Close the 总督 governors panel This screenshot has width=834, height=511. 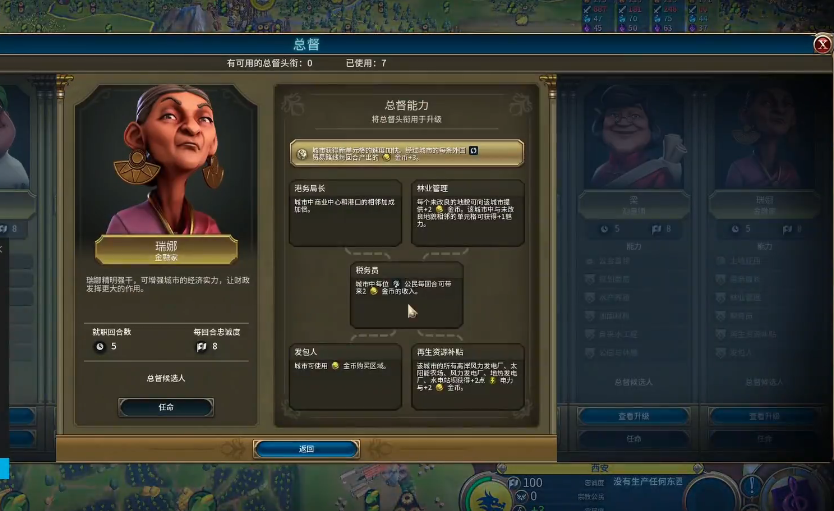tap(822, 44)
